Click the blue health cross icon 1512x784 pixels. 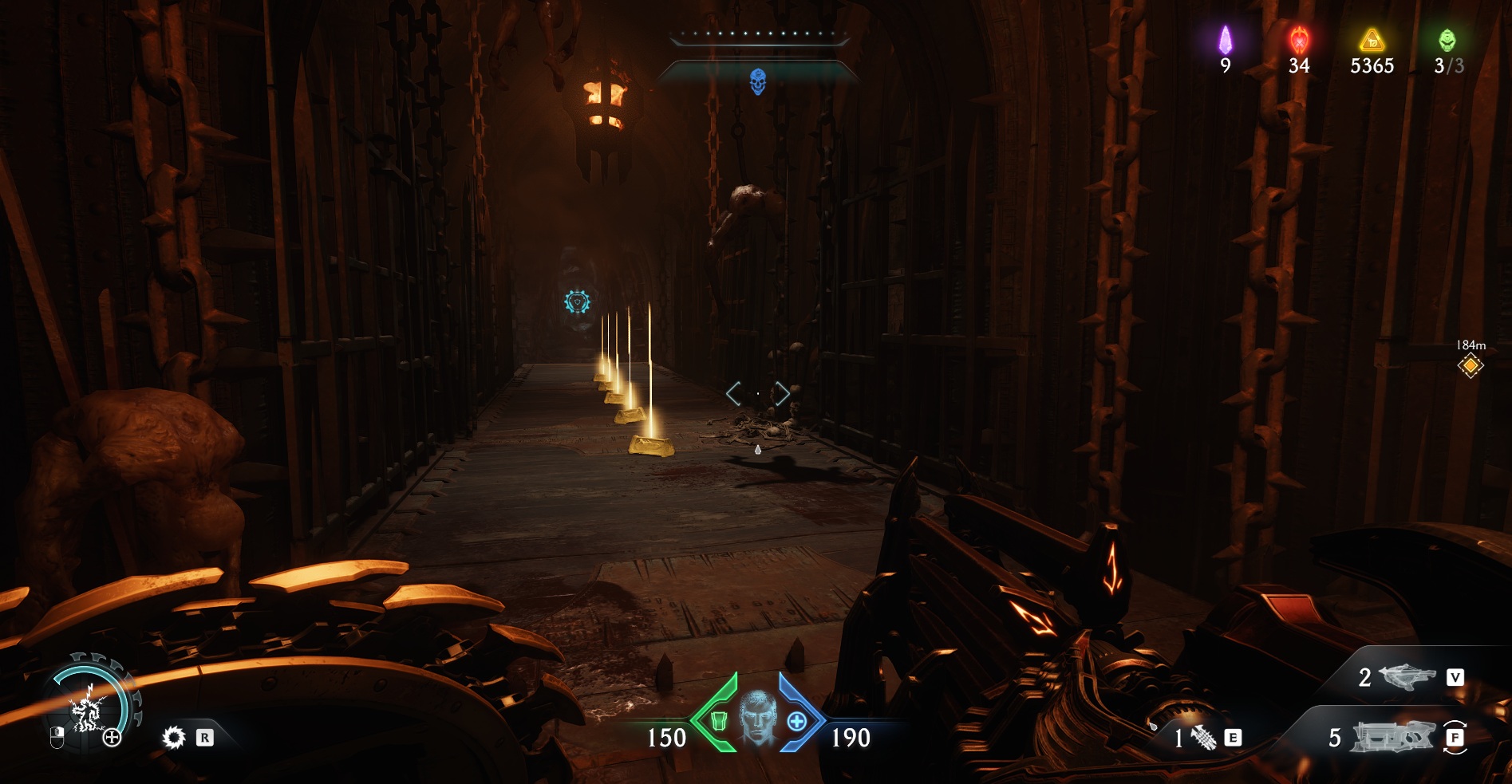click(796, 722)
